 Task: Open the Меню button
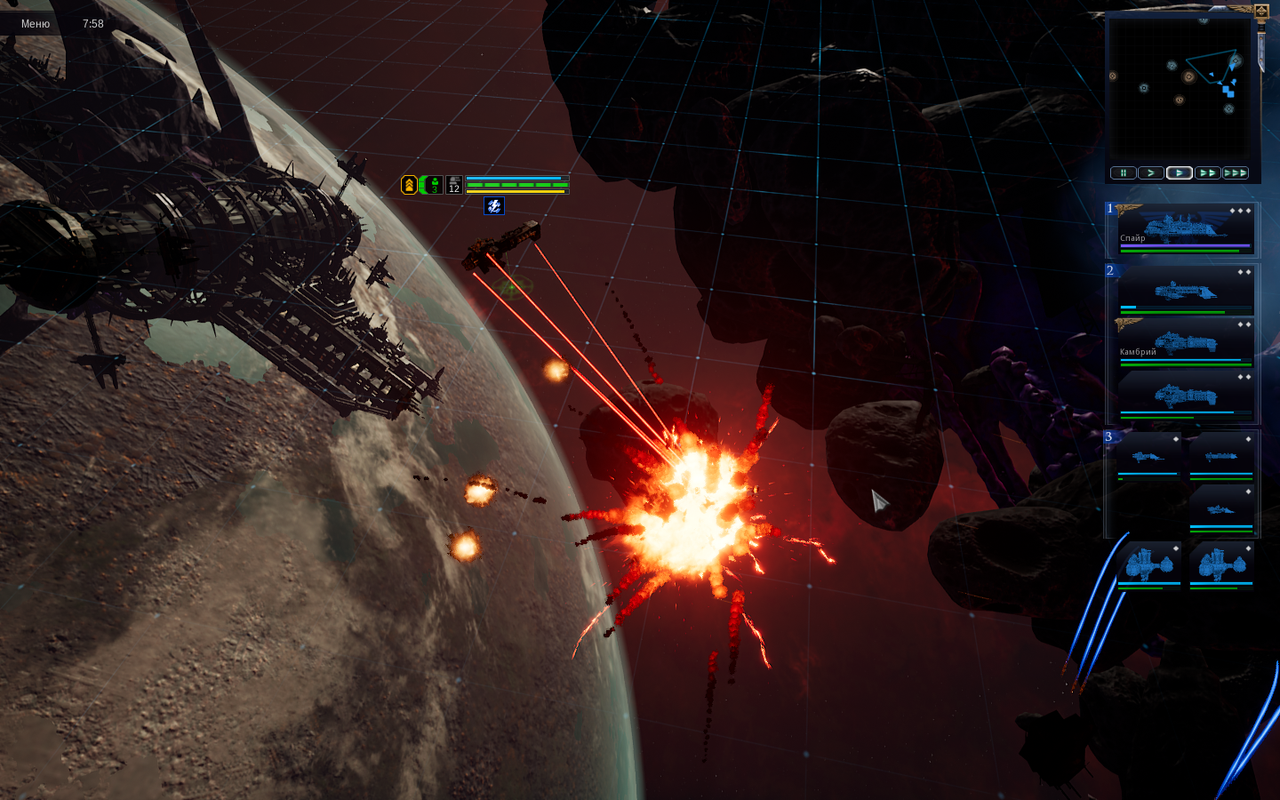(x=35, y=23)
